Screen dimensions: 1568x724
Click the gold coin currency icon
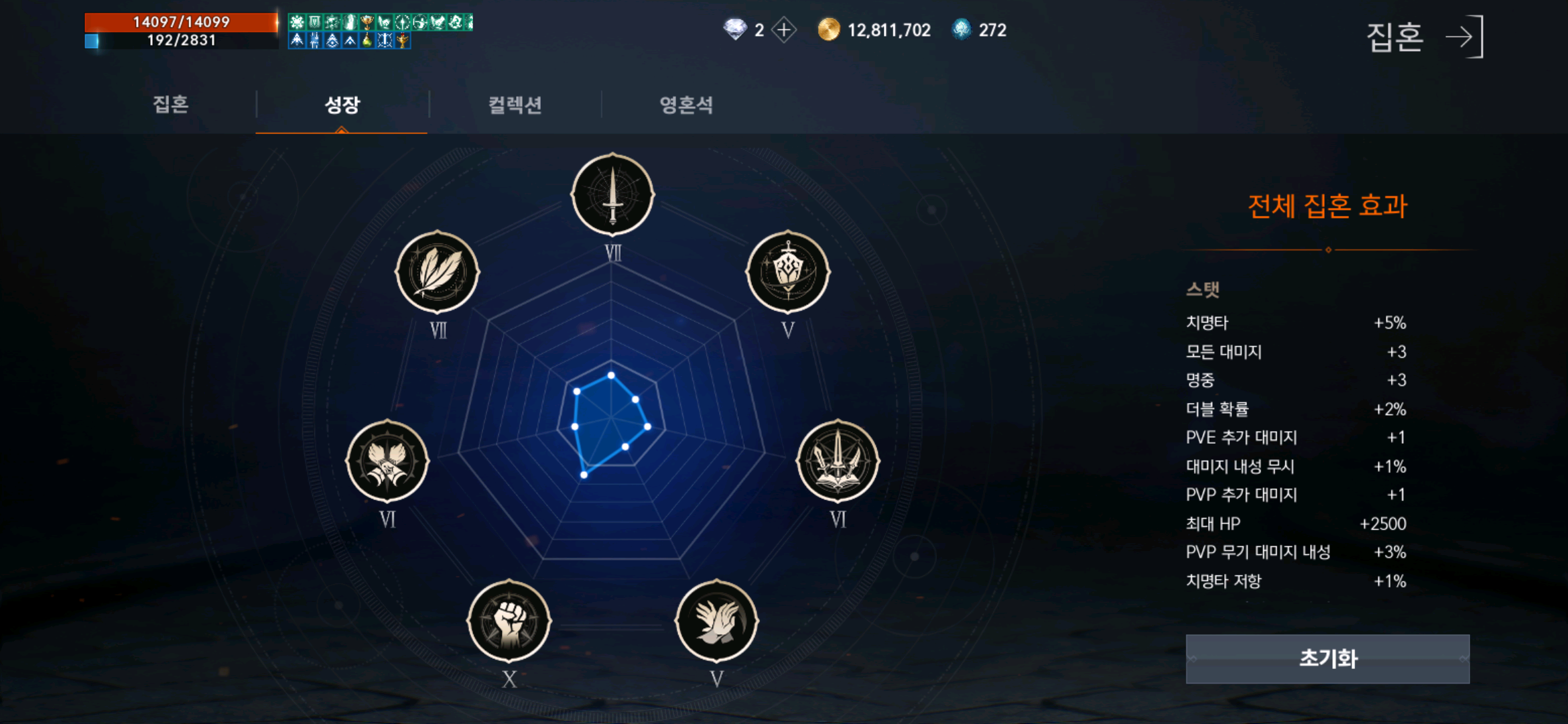(829, 29)
